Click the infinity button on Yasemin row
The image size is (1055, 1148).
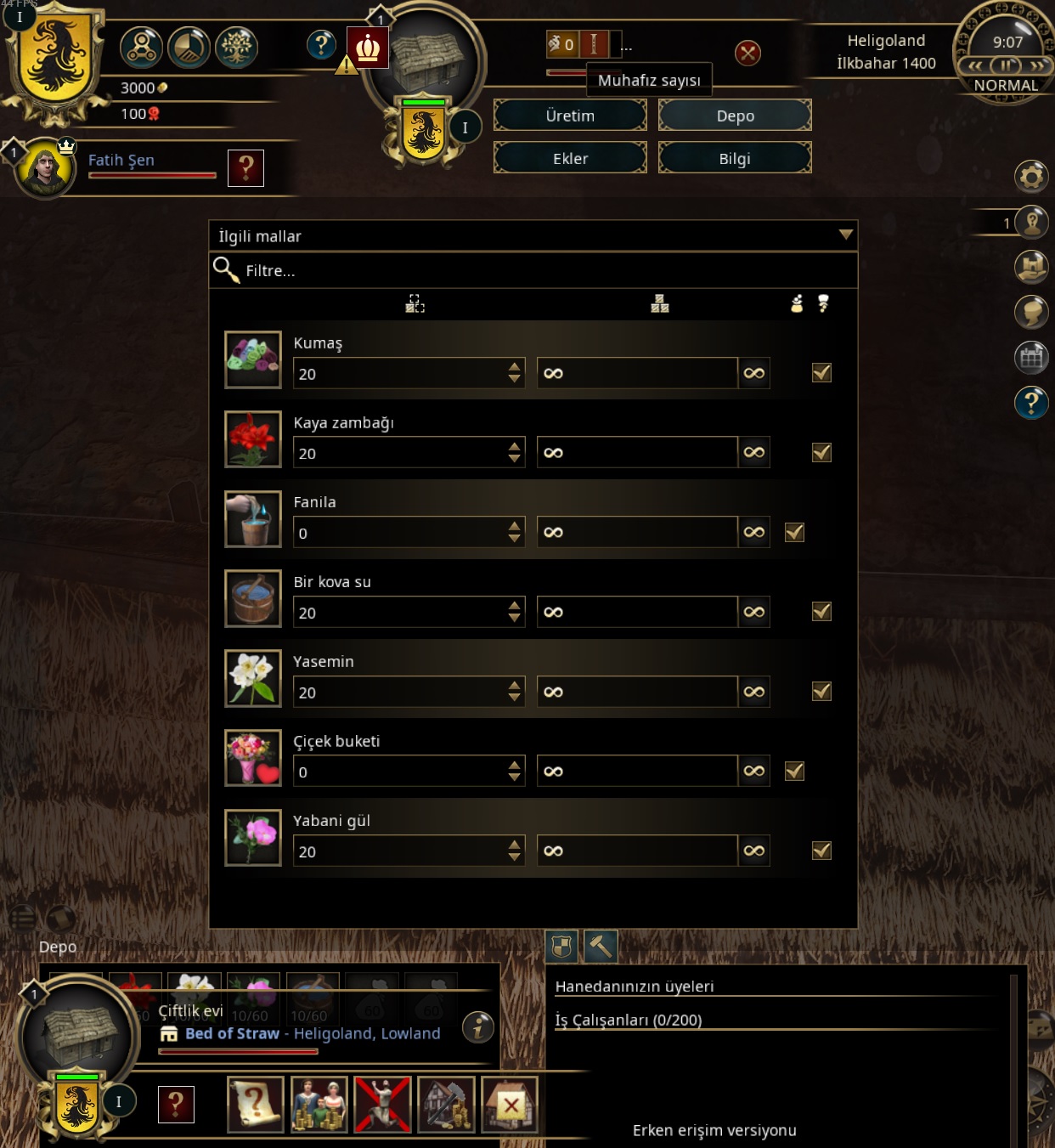753,692
